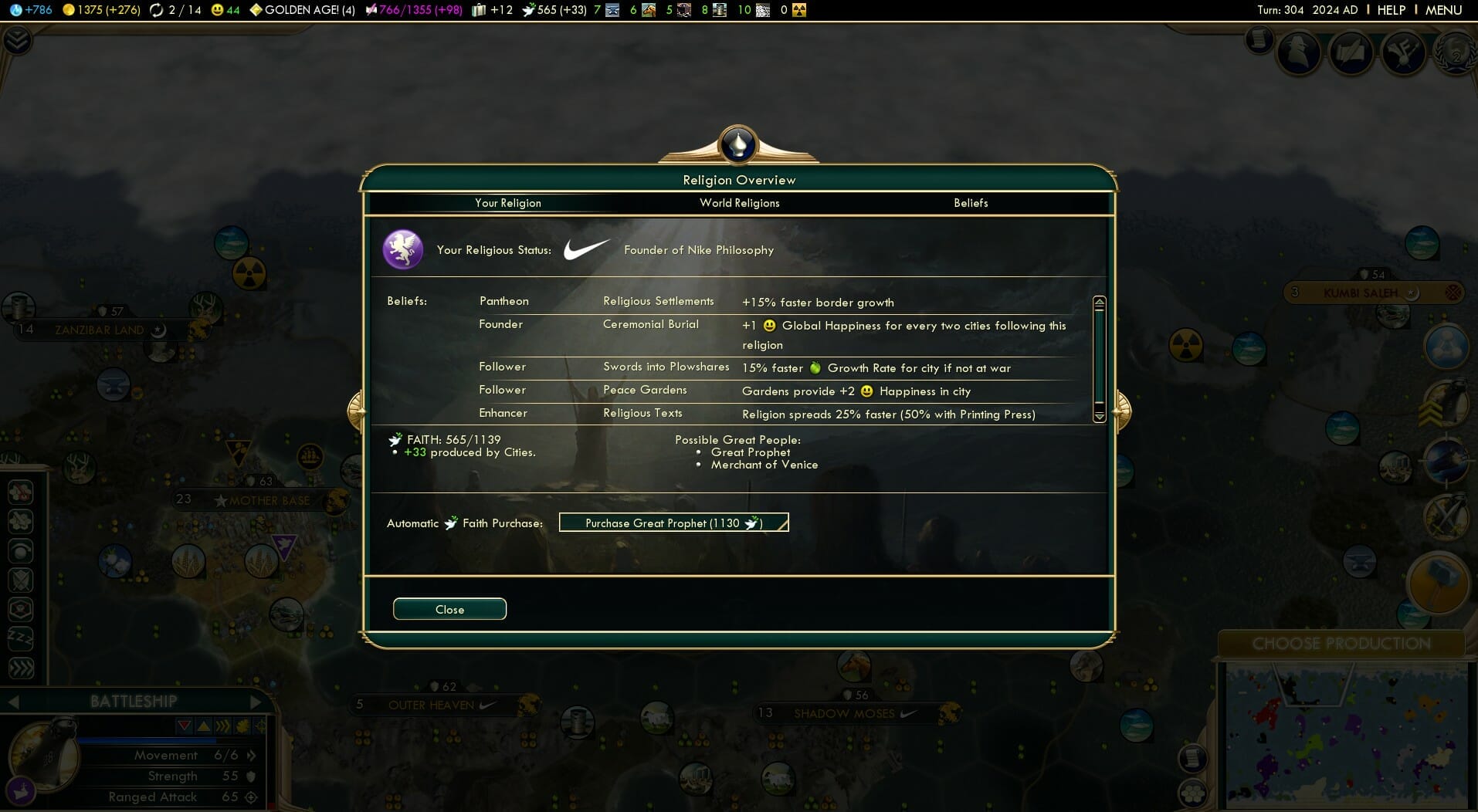Viewport: 1478px width, 812px height.
Task: Select the next unit arrow beside Battleship
Action: click(256, 702)
